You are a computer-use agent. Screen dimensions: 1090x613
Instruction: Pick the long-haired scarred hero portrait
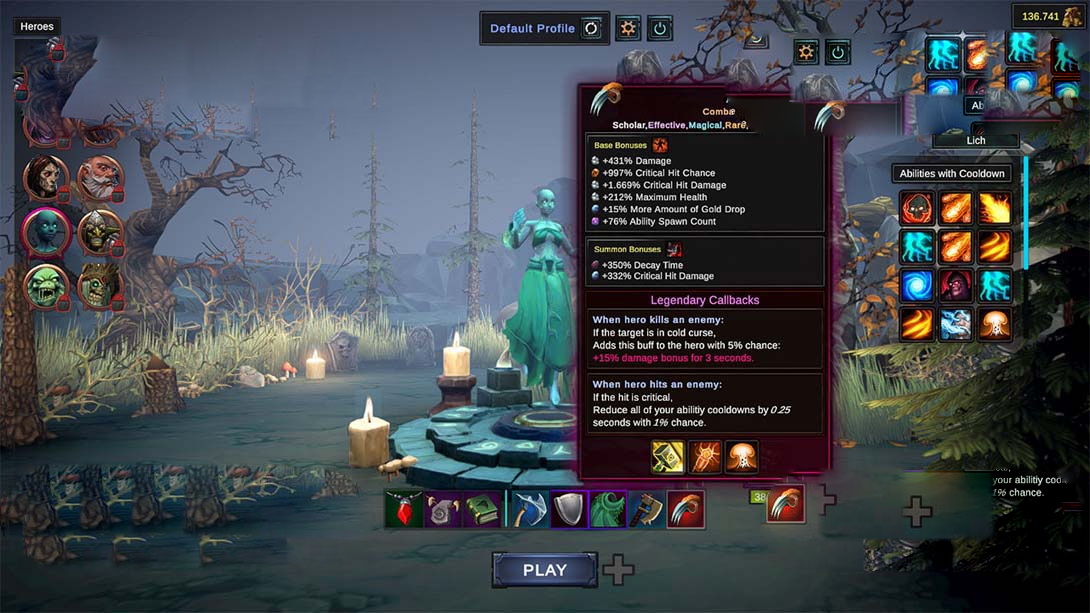tap(46, 178)
